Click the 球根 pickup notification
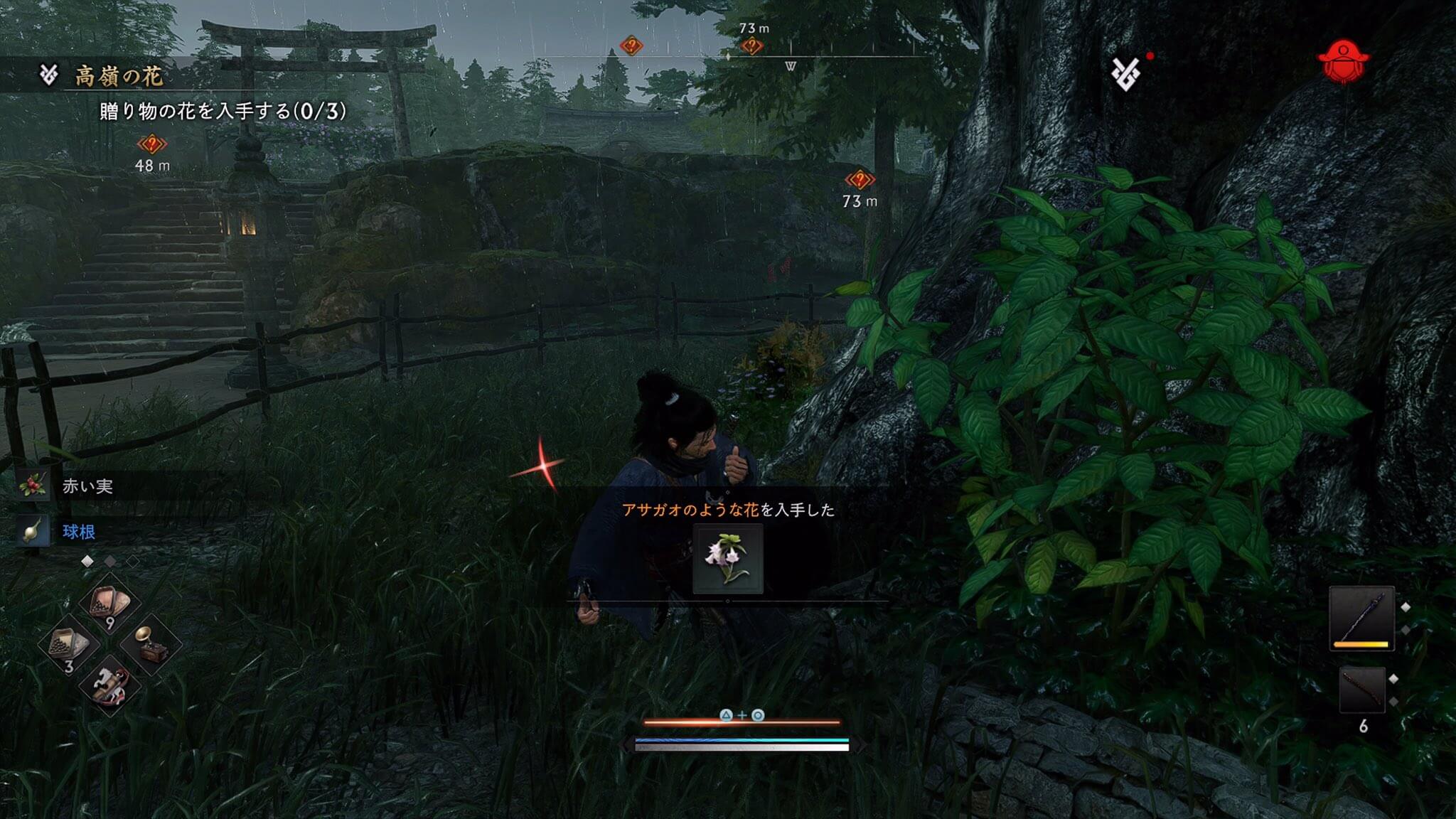 point(78,532)
